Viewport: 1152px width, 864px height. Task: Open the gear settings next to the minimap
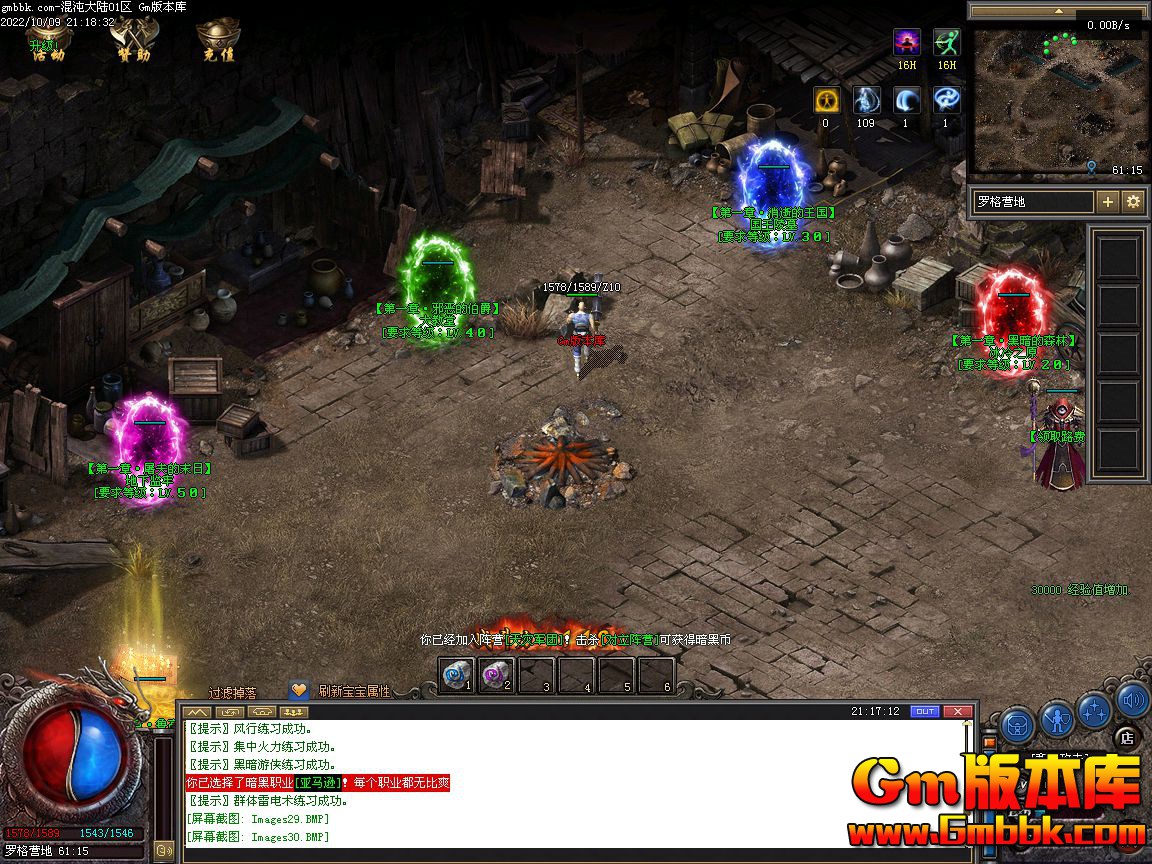point(1133,202)
